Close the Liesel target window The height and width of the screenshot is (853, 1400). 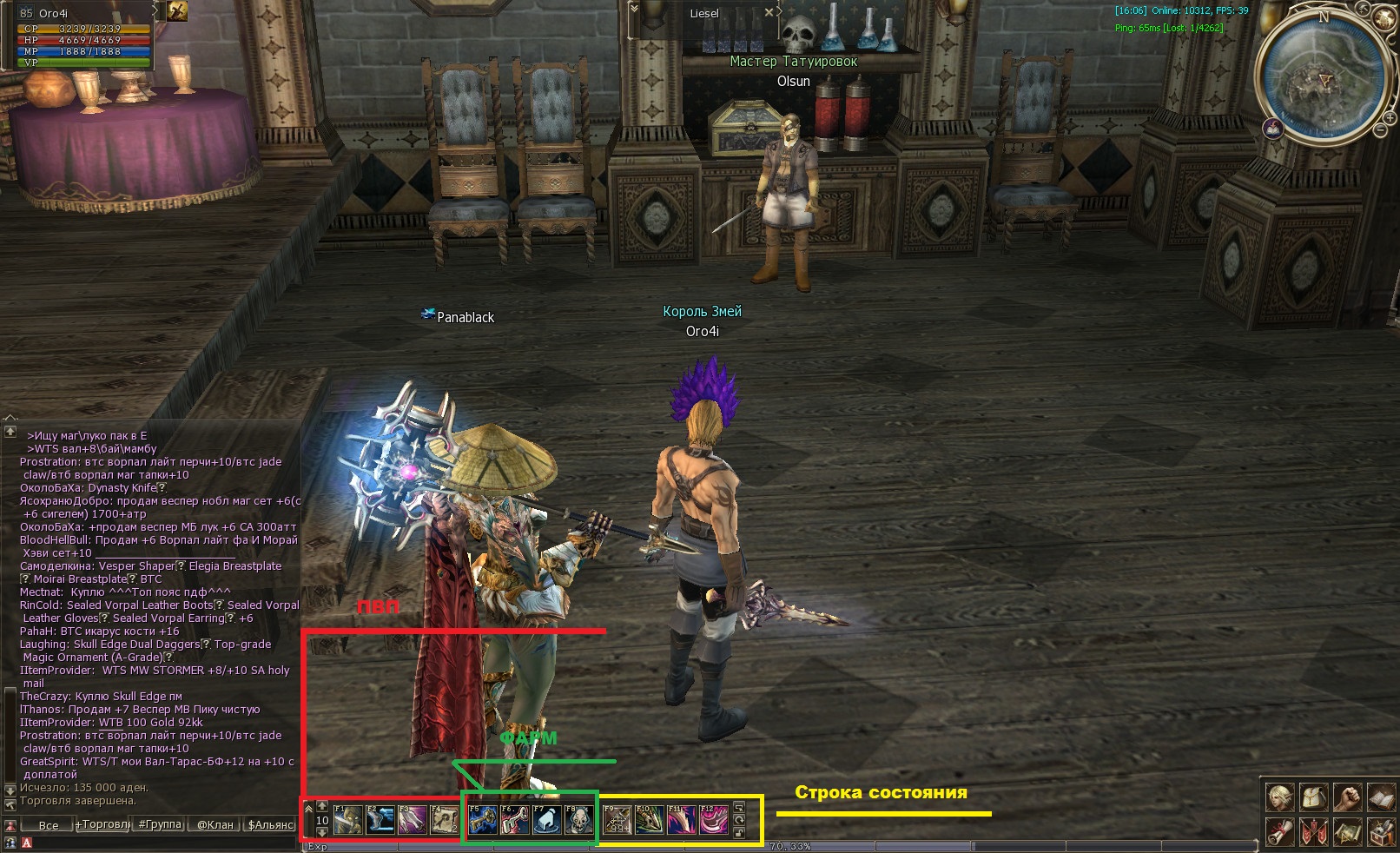click(769, 13)
